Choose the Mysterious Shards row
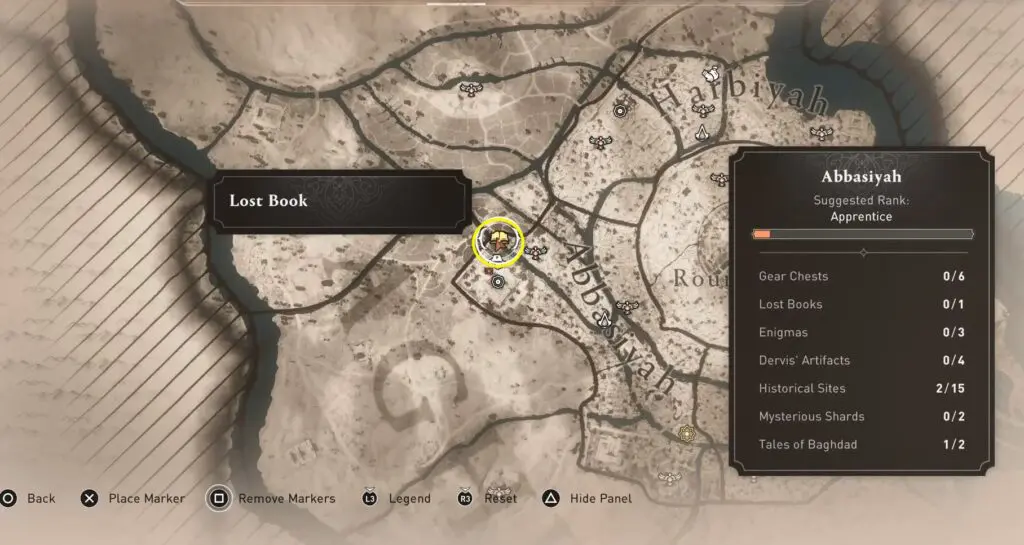1024x545 pixels. [862, 416]
